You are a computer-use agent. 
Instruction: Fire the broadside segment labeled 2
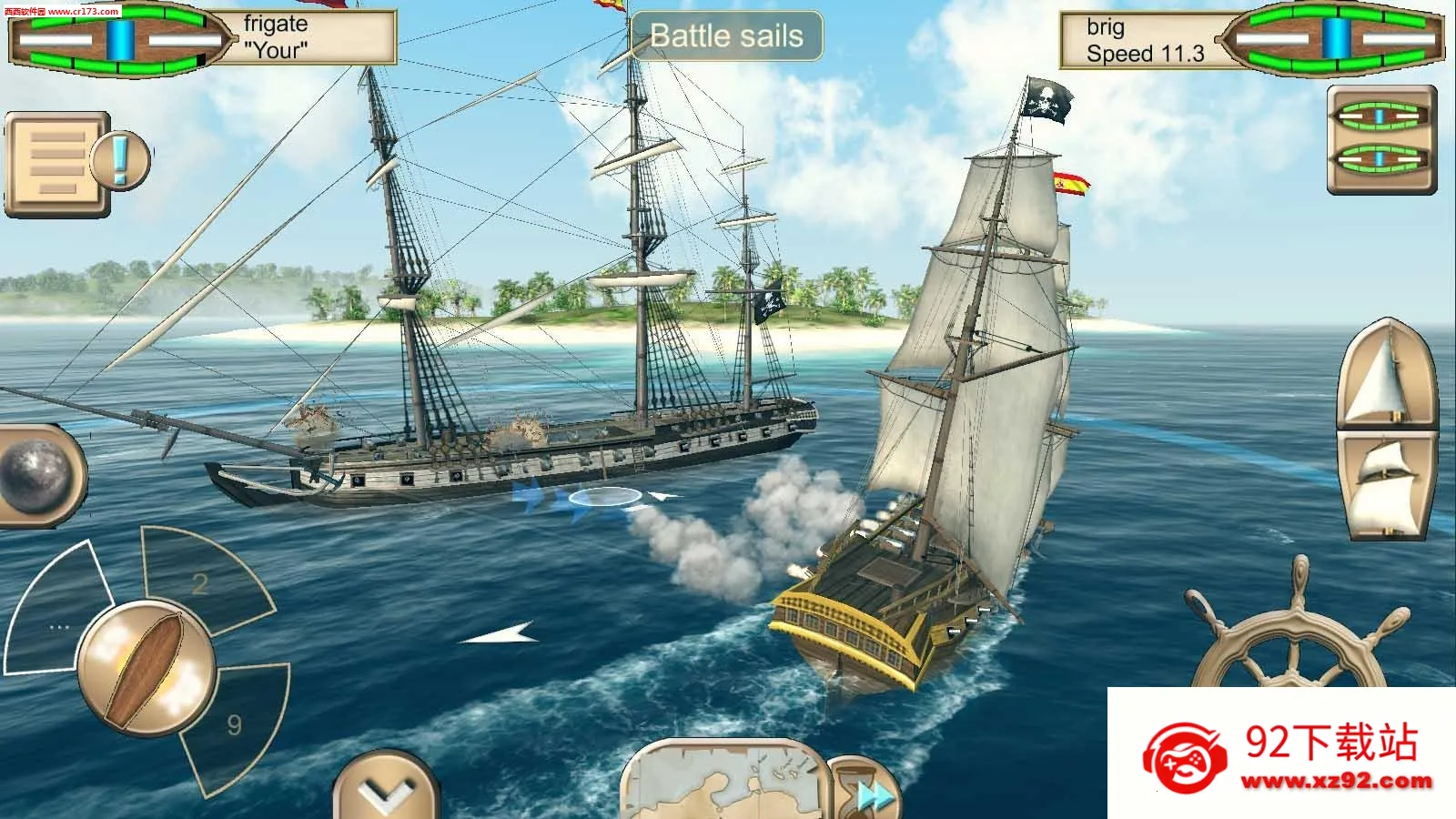tap(205, 579)
